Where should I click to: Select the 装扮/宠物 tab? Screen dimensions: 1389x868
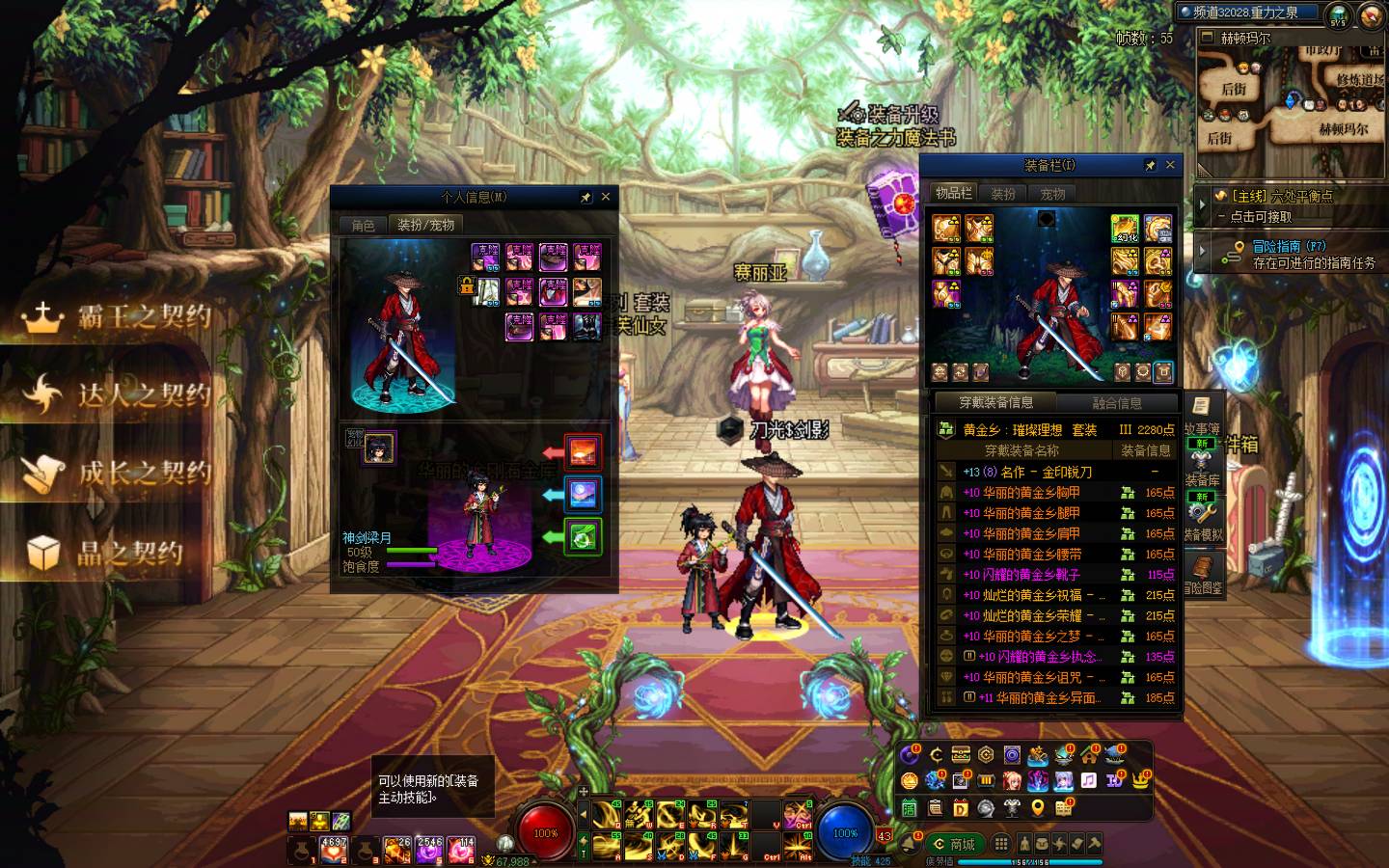[x=425, y=225]
